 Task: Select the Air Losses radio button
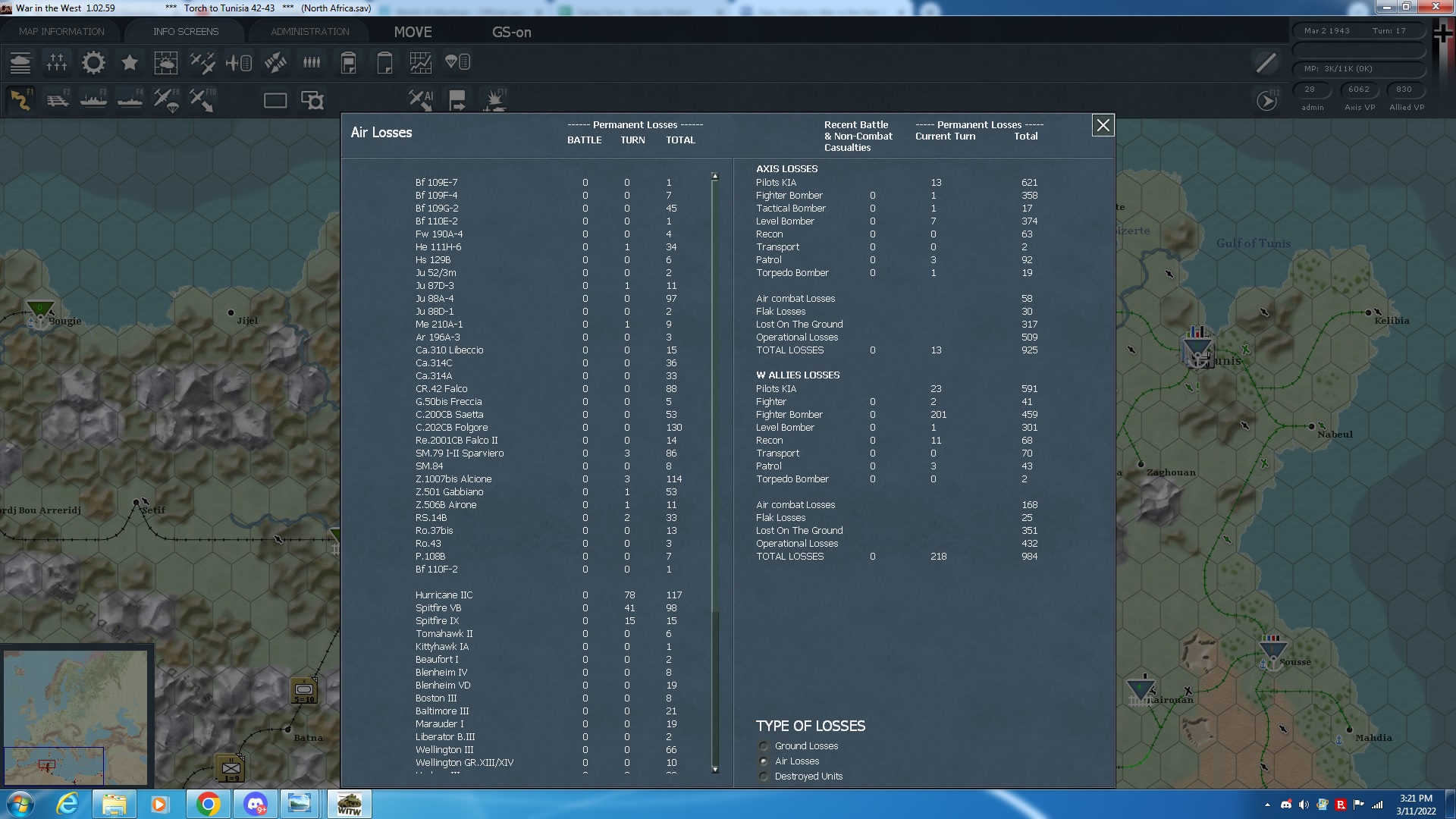[x=763, y=761]
